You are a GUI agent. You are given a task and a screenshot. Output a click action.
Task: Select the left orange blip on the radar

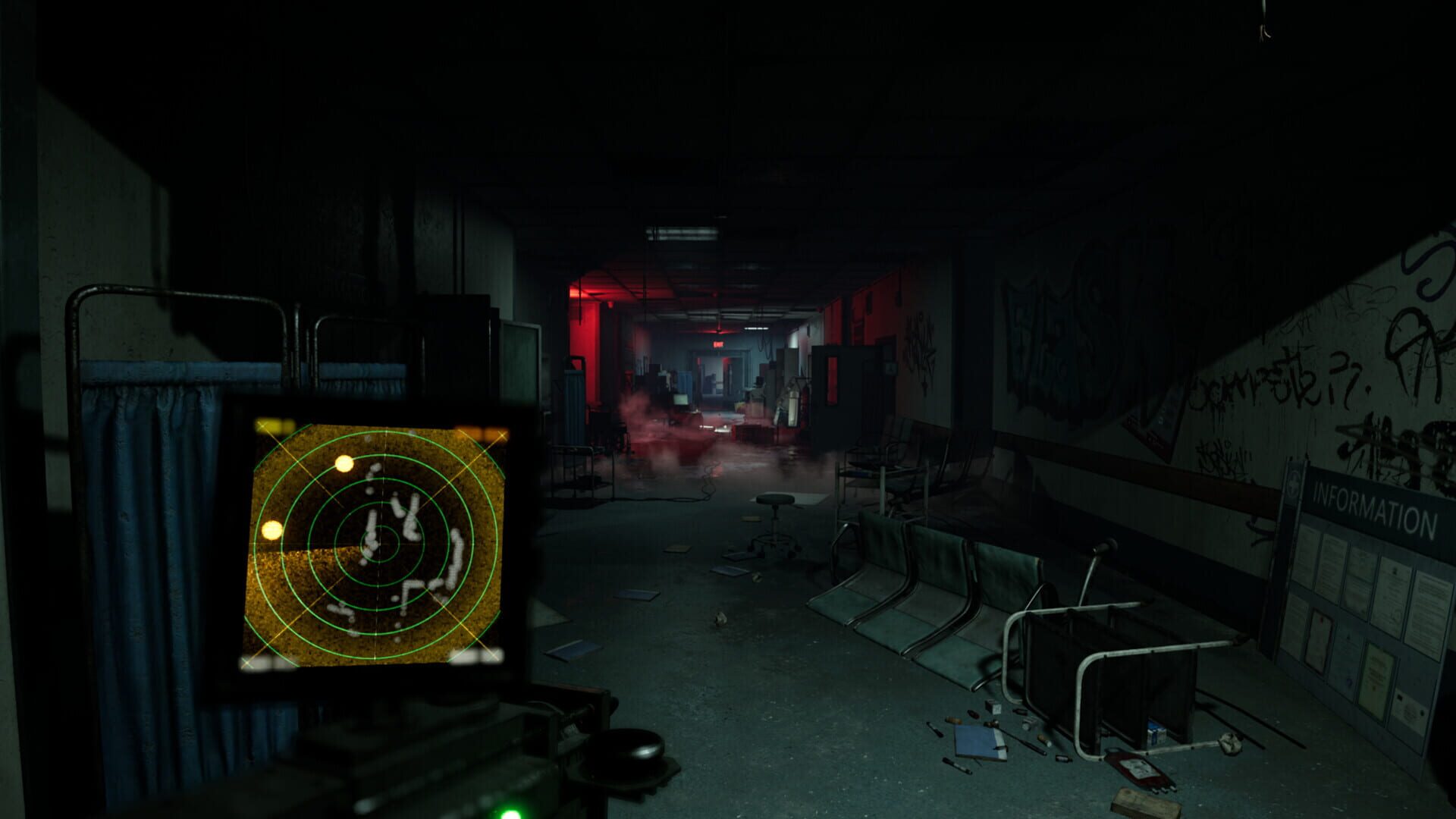(x=270, y=530)
